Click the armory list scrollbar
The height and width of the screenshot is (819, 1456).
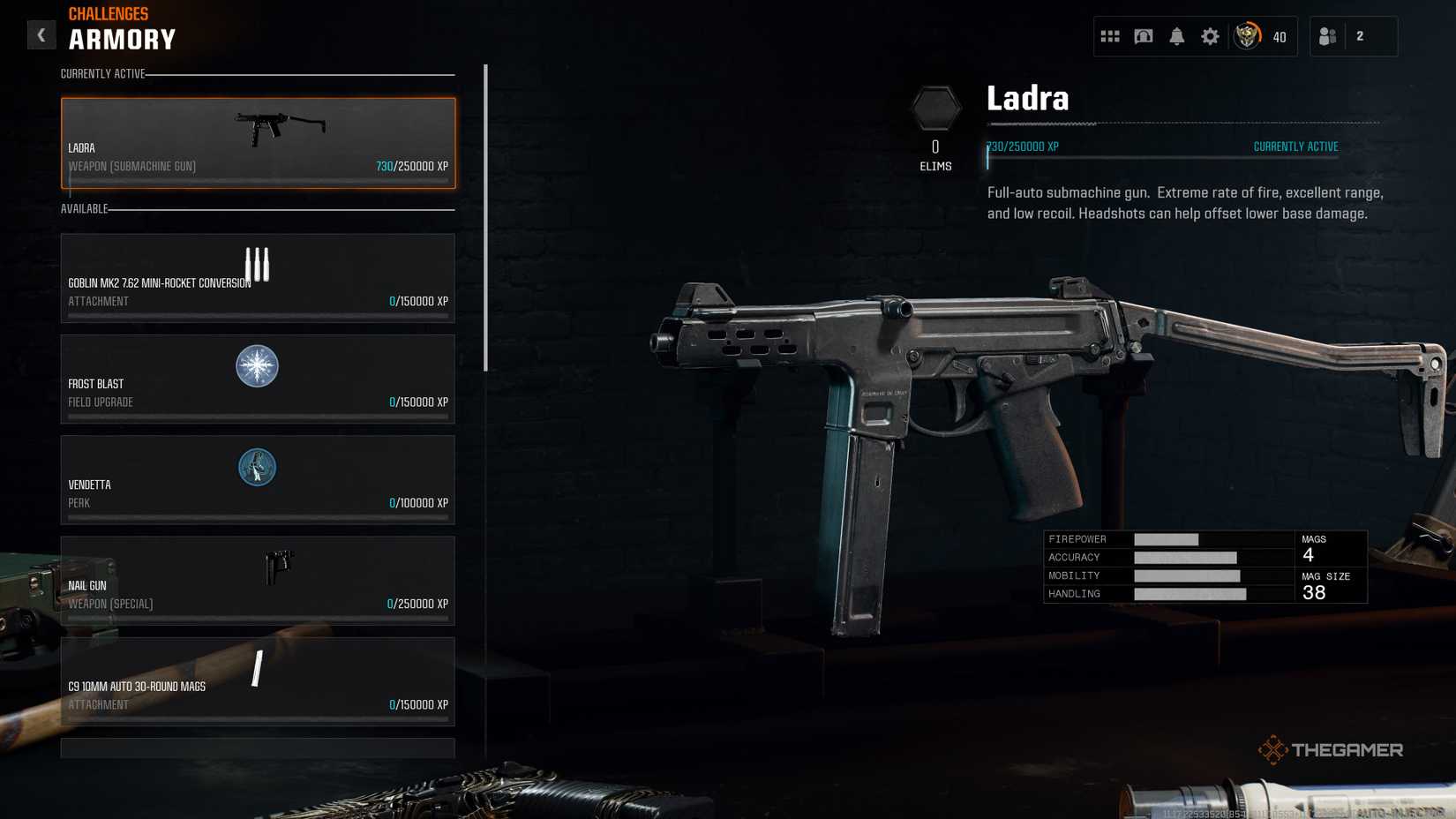pos(485,217)
